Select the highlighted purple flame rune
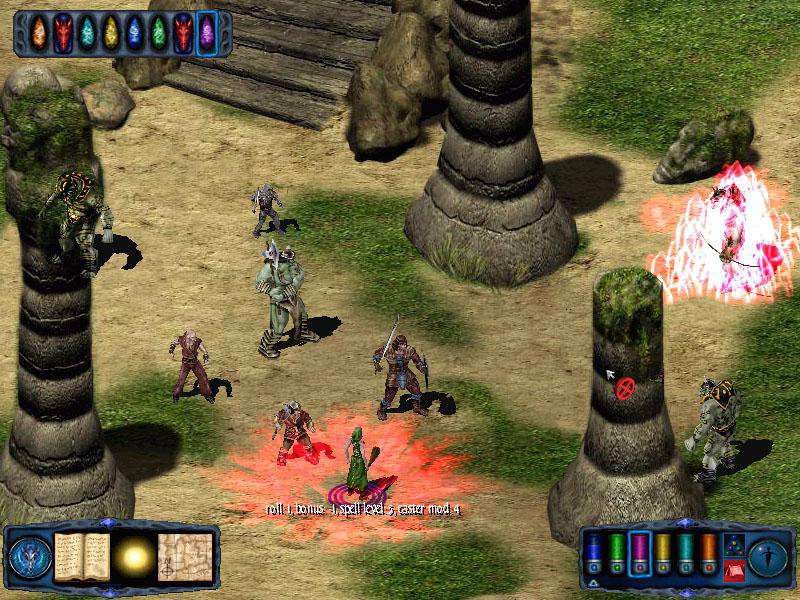Screen dimensions: 800x600 [207, 33]
